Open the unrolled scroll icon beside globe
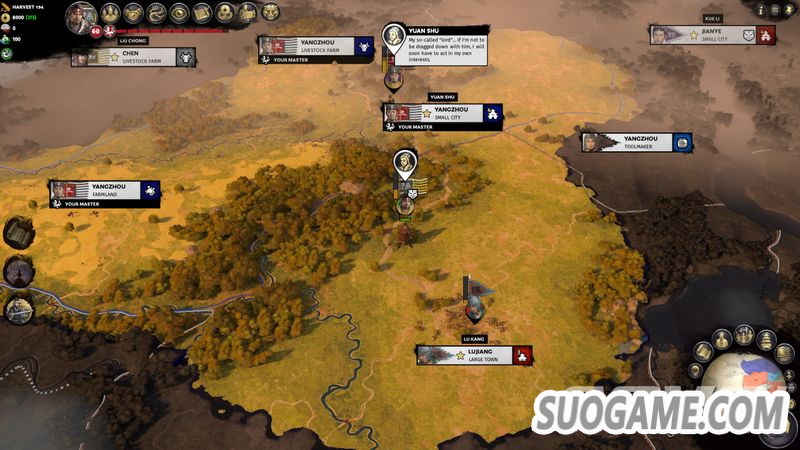Image resolution: width=800 pixels, height=450 pixels. tap(704, 352)
